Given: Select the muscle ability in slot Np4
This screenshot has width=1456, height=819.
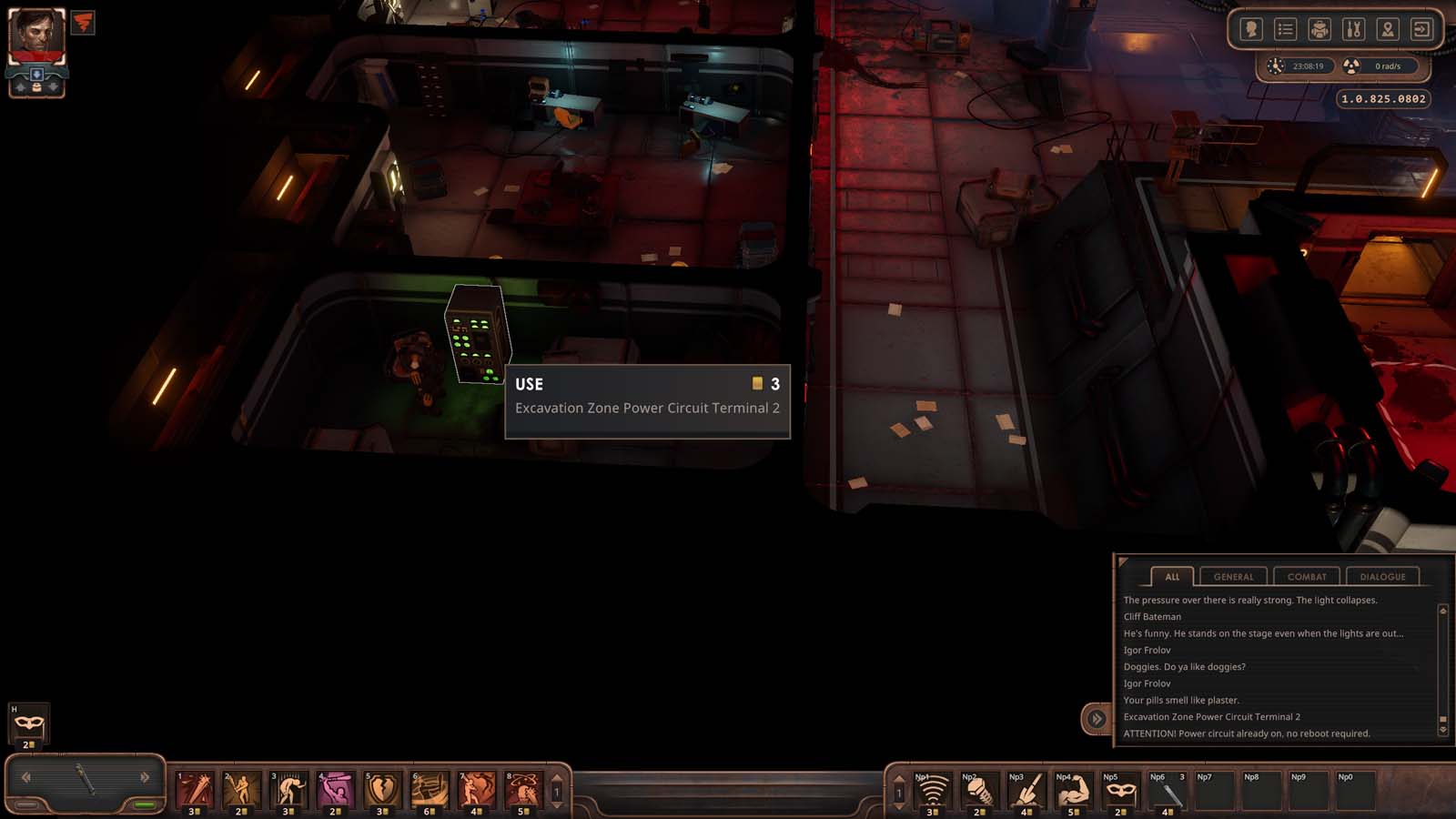Looking at the screenshot, I should 1072,790.
